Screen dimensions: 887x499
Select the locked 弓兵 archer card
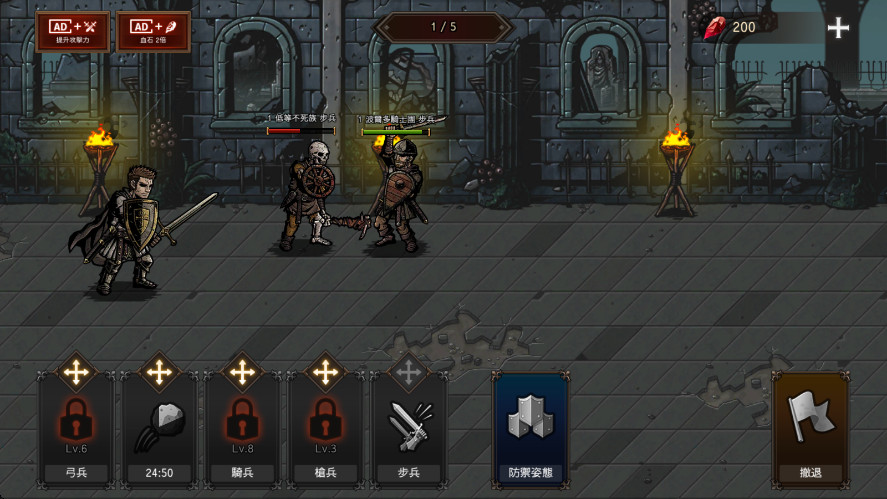coord(76,429)
